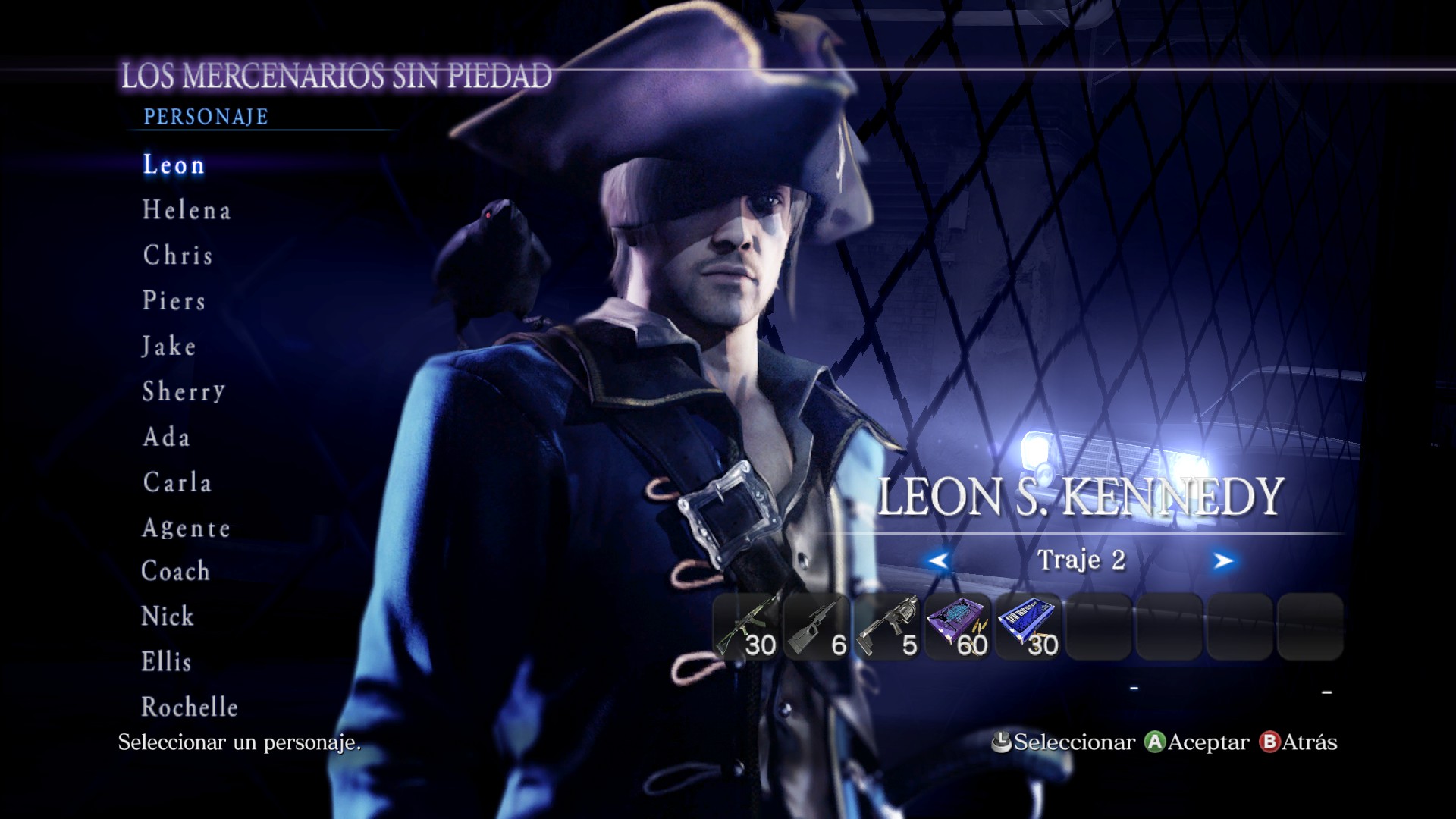Select the assault rifle slot with 30 rounds
The height and width of the screenshot is (819, 1456).
(747, 626)
